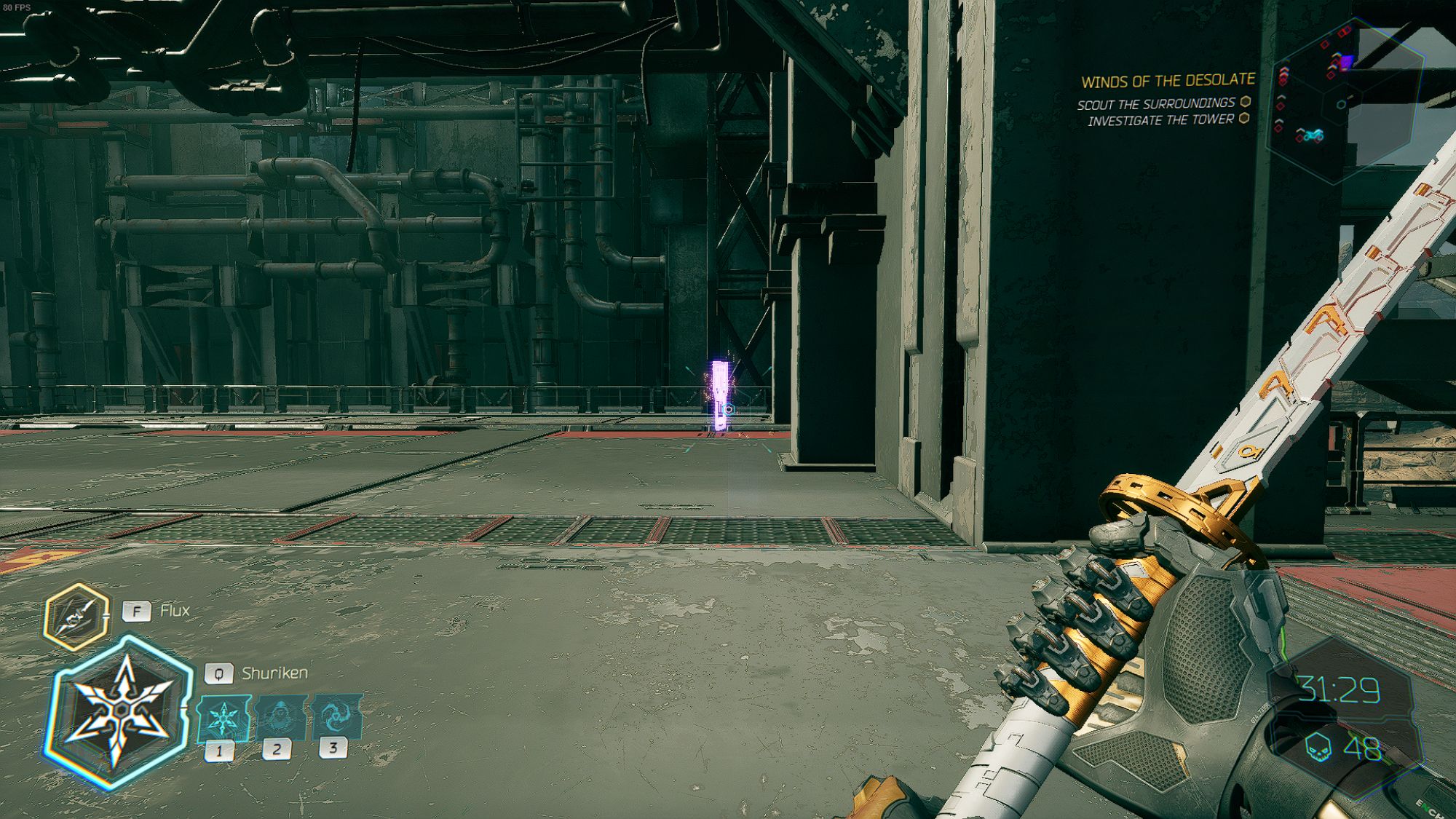This screenshot has width=1456, height=819.
Task: Open the Winds of the Desolate mission tracker
Action: (x=1168, y=81)
